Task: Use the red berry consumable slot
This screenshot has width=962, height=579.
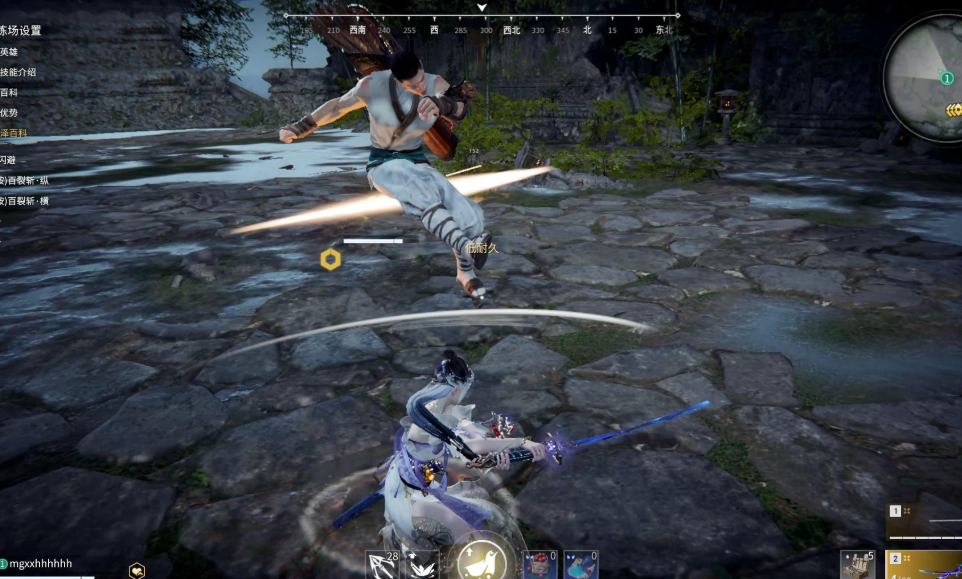Action: click(x=540, y=565)
